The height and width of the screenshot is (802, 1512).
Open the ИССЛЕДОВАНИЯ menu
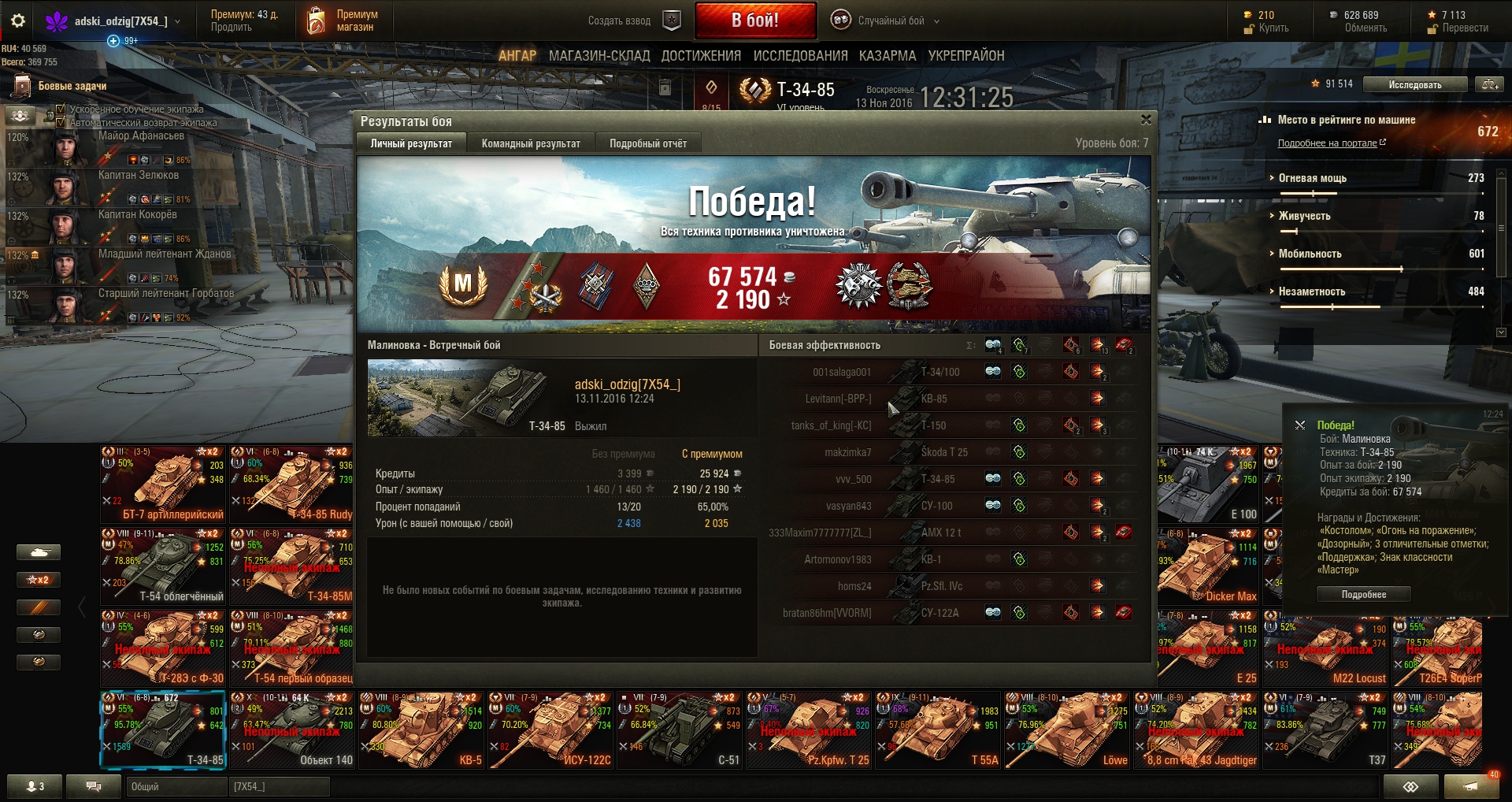pos(800,56)
